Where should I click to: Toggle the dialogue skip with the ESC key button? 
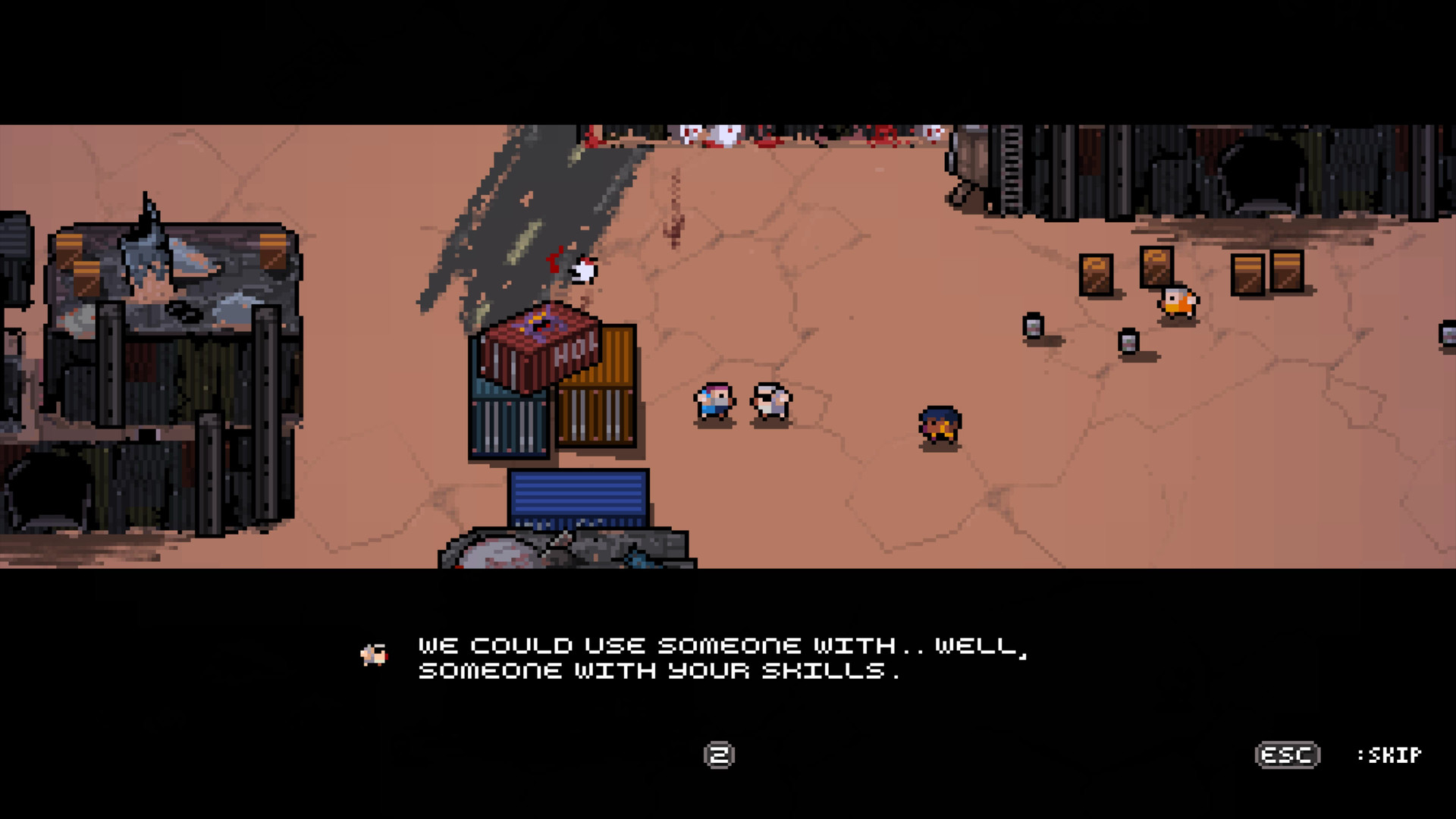(x=1289, y=755)
